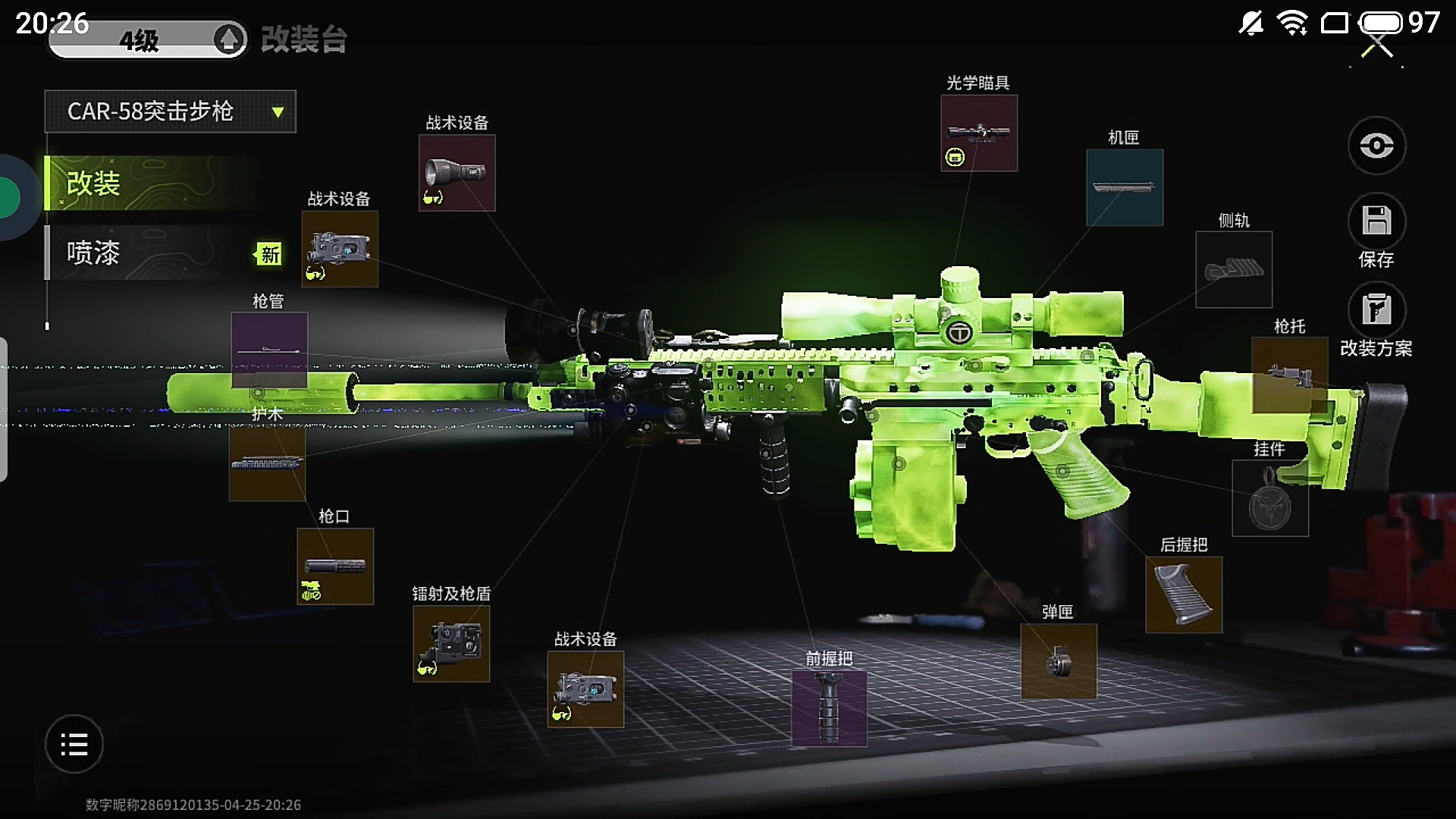Screen dimensions: 1456x819
Task: Choose the 机匣 receiver slot
Action: pos(1124,187)
